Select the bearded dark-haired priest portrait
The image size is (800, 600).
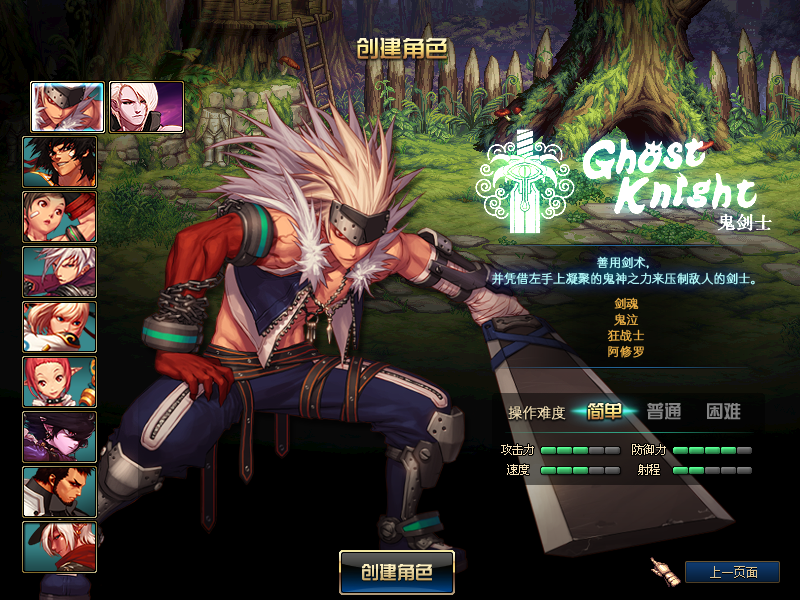(60, 492)
